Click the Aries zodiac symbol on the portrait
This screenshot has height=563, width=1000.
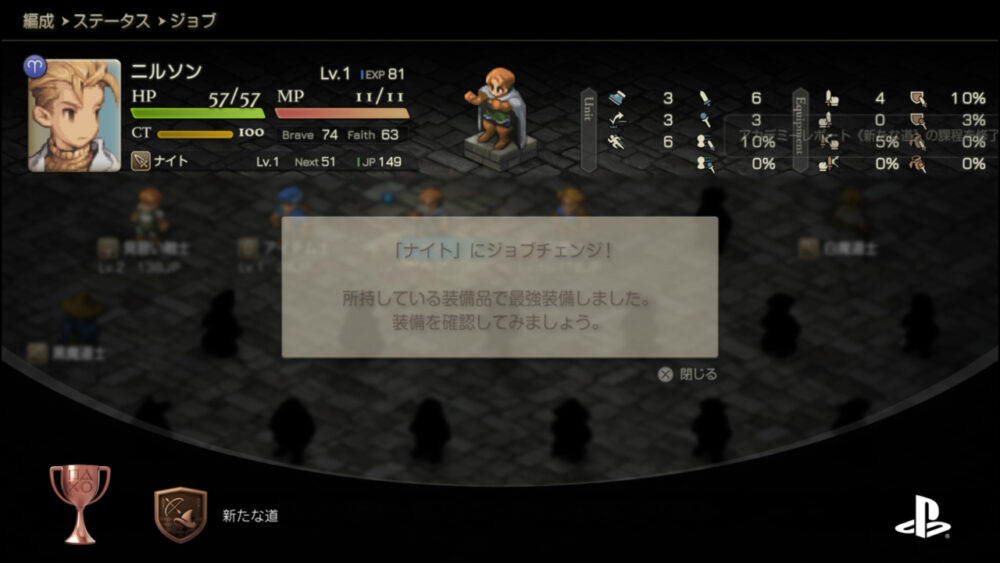click(x=36, y=66)
